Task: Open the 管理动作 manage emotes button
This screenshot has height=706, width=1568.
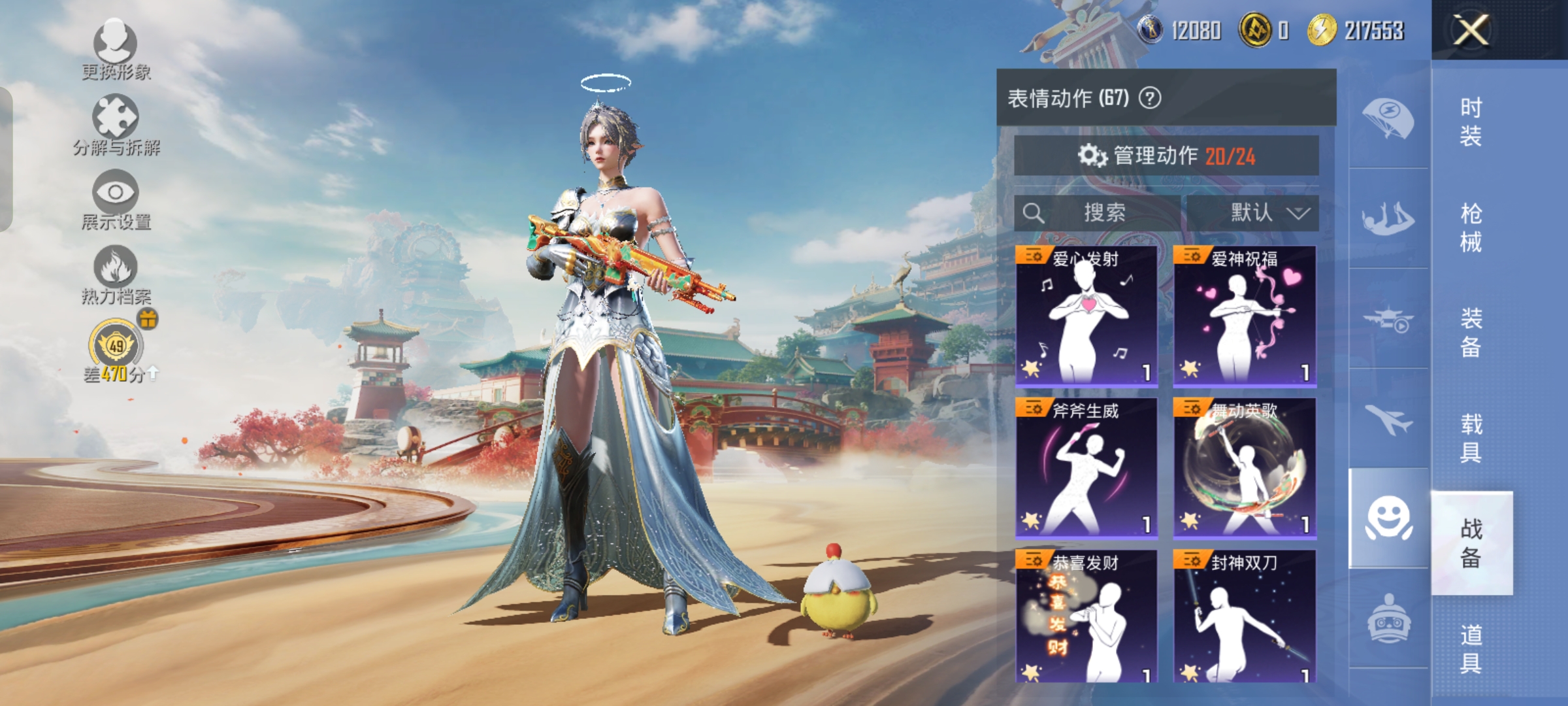Action: pos(1166,156)
